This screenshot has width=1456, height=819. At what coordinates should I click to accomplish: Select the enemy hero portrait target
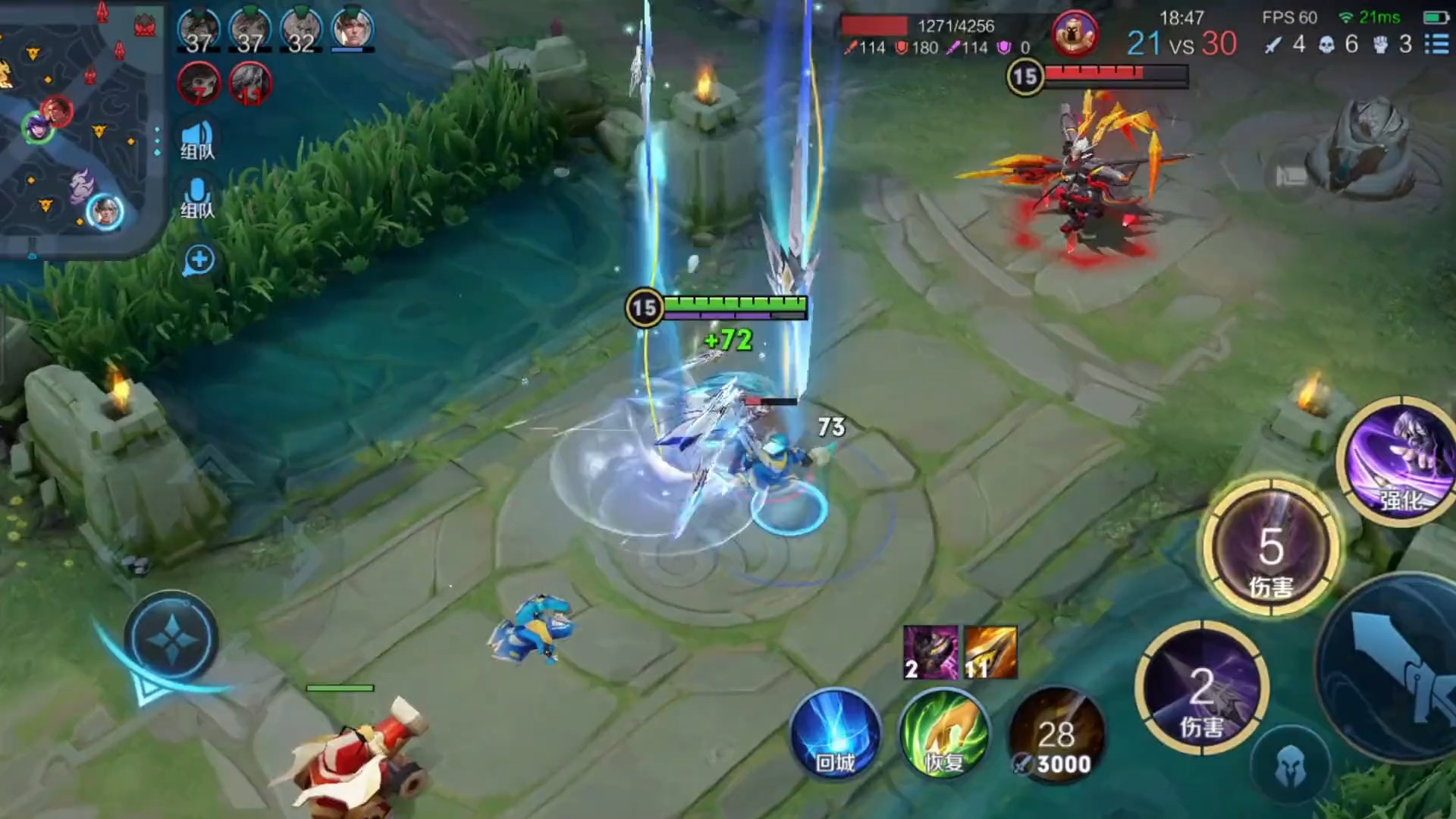[1075, 33]
